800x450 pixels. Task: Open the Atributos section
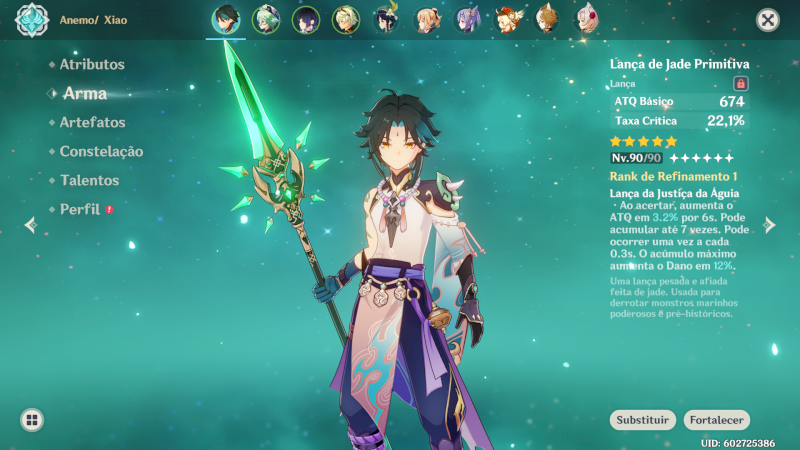92,64
